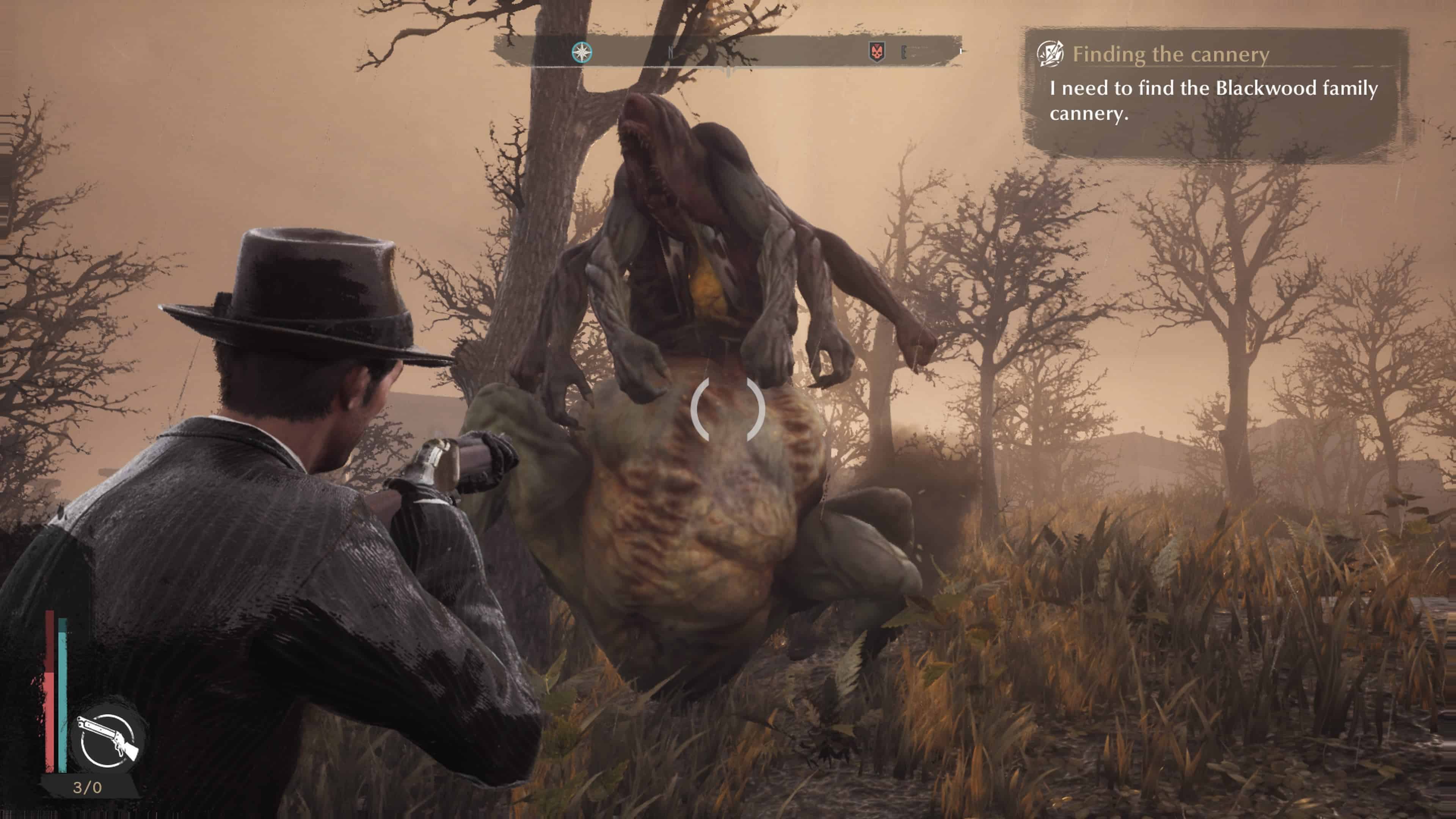Click the quest icon beside Finding the cannery
This screenshot has height=819, width=1456.
point(1050,54)
